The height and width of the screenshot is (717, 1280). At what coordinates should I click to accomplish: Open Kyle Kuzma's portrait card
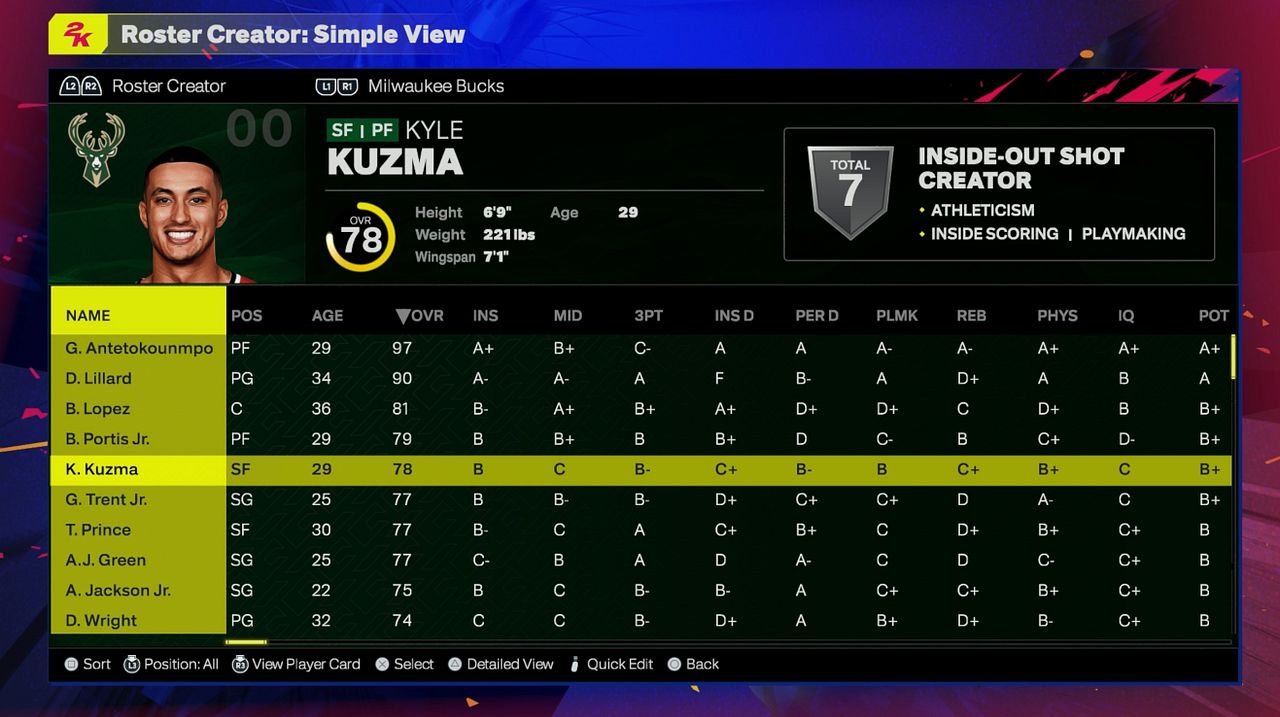tap(182, 217)
